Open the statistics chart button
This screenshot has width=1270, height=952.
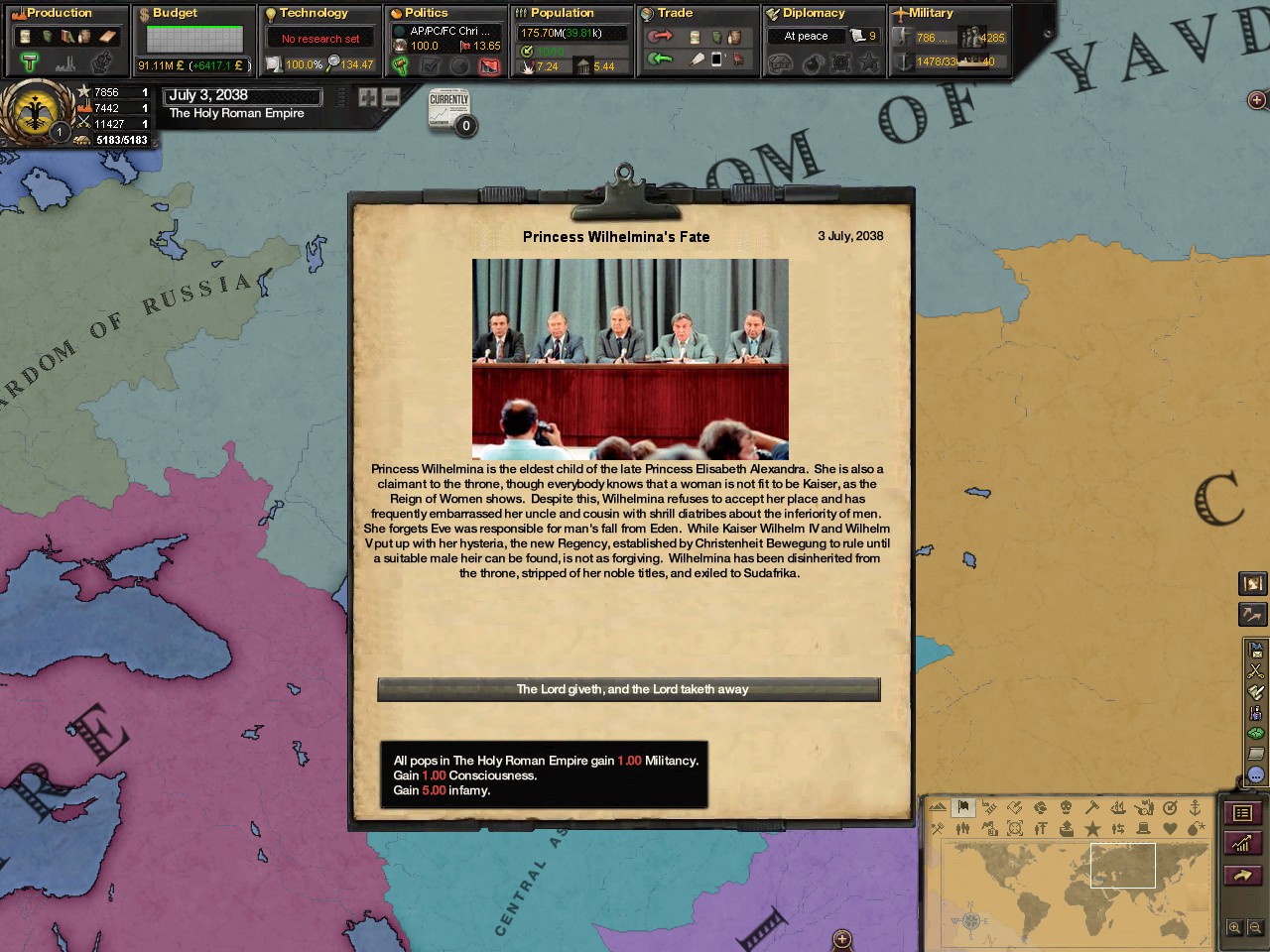pos(1242,844)
